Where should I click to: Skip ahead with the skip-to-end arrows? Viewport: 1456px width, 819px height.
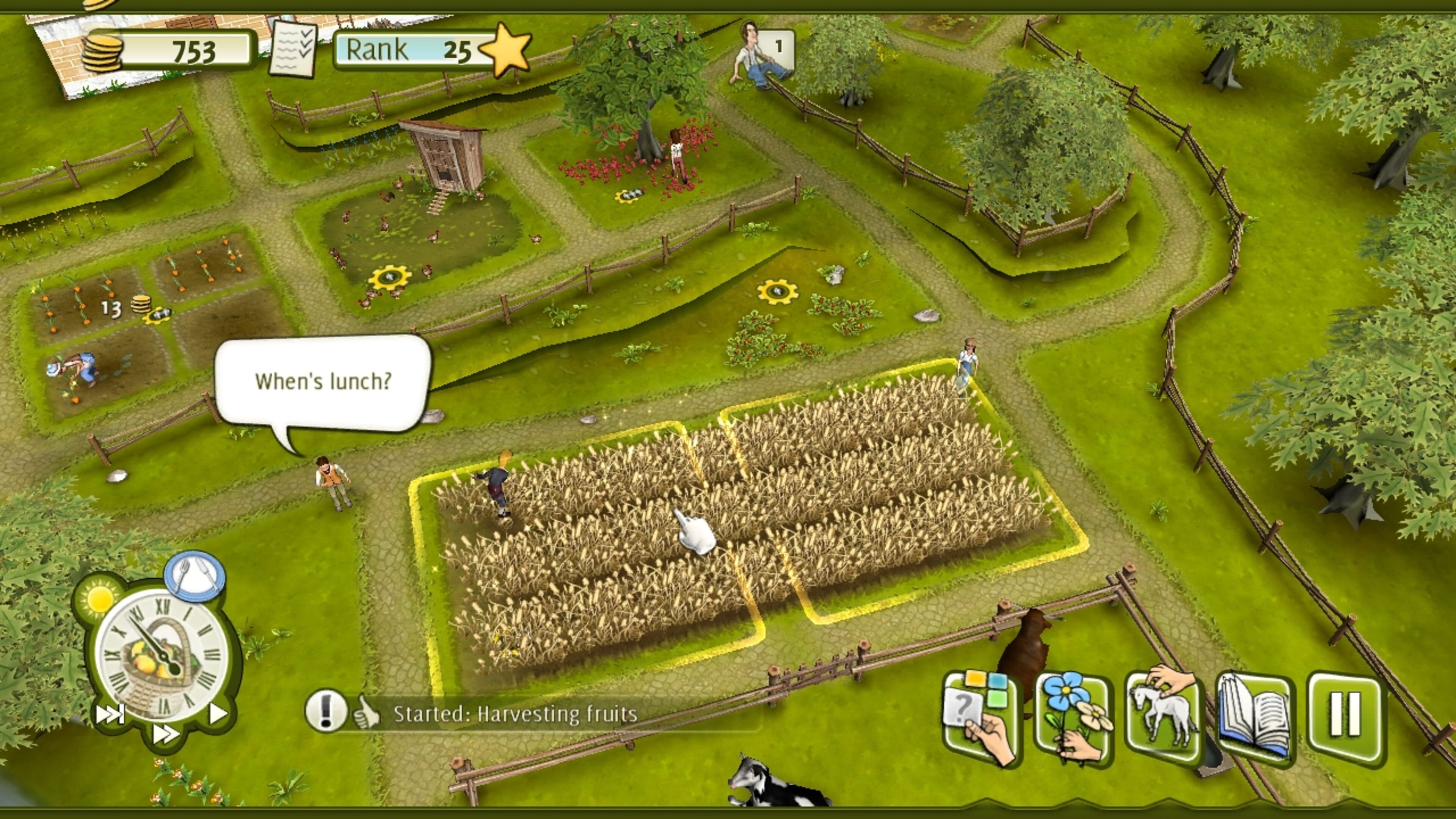(109, 714)
